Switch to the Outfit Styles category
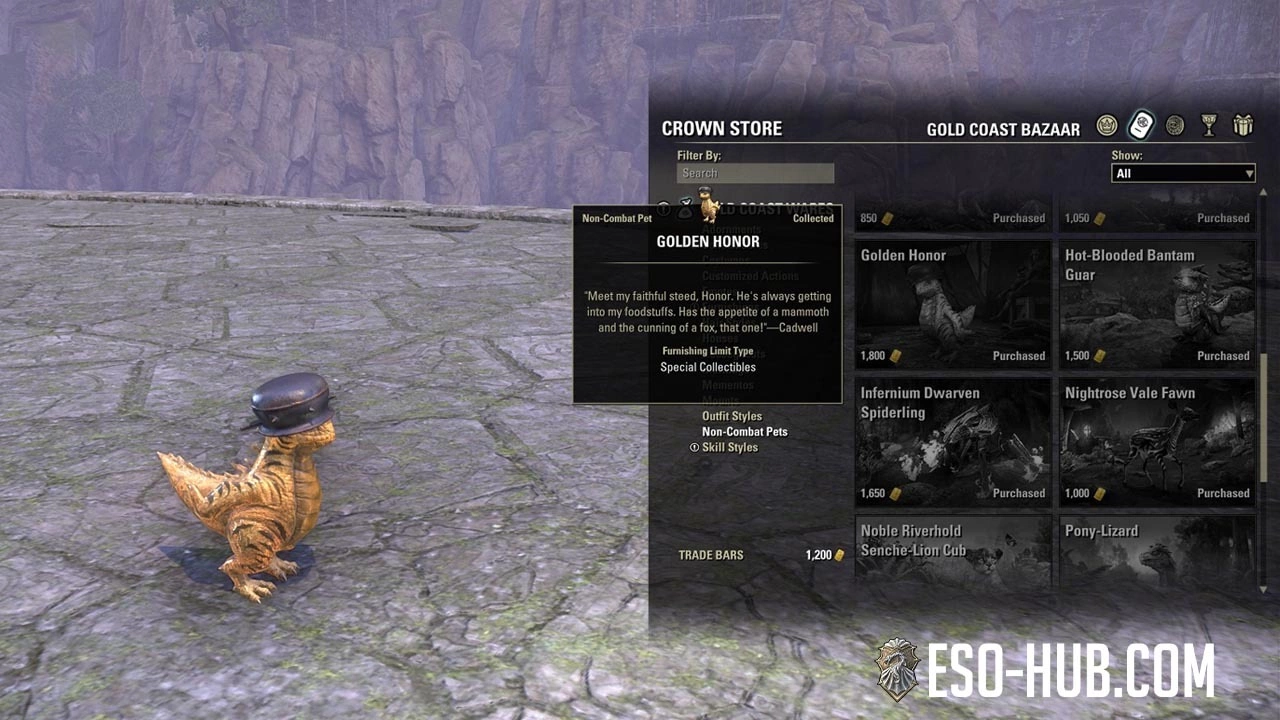1280x720 pixels. (731, 416)
